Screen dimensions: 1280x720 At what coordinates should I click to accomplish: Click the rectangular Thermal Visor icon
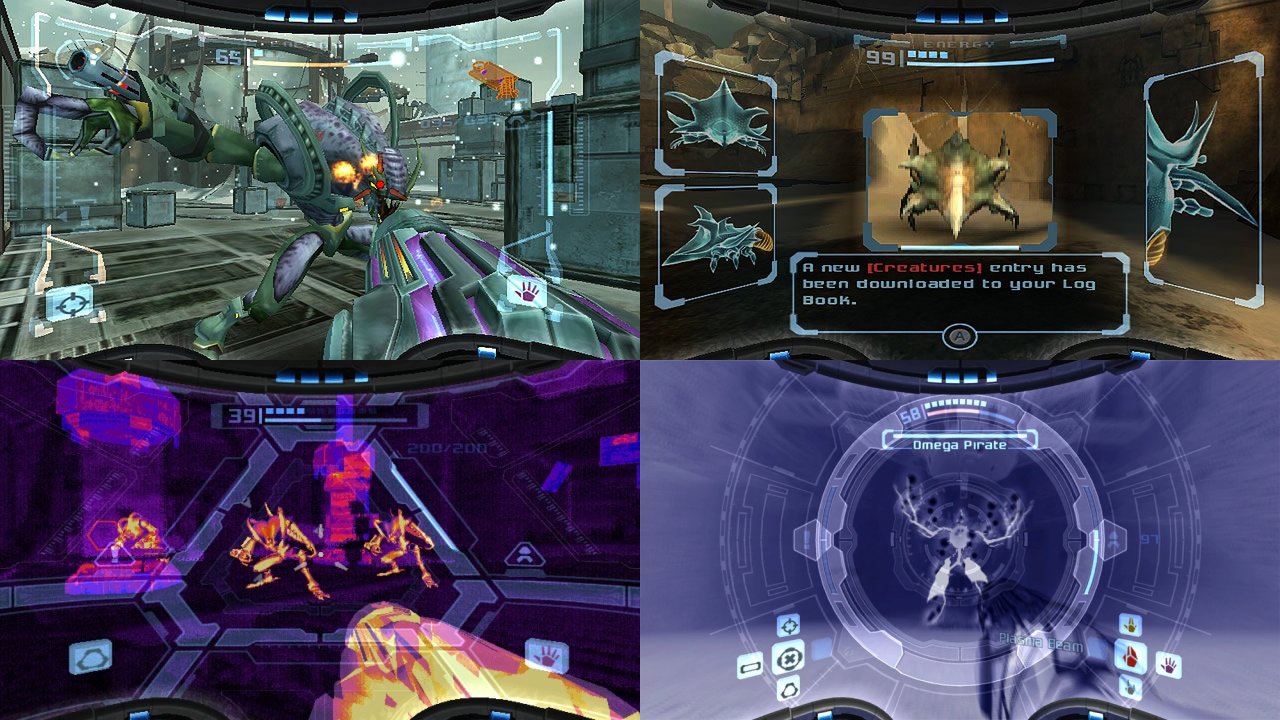click(x=751, y=666)
